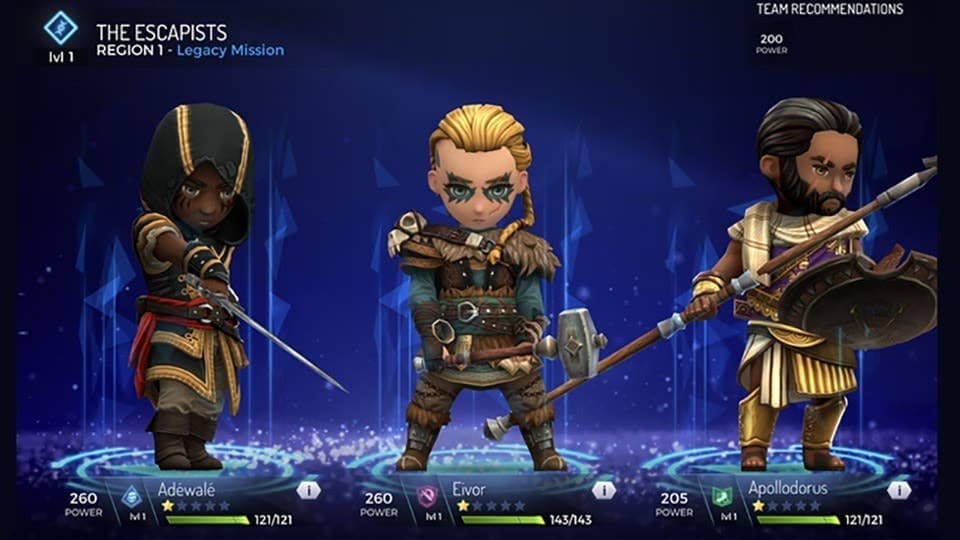This screenshot has width=960, height=540.
Task: Click Apollodorus's green class icon
Action: coord(722,494)
